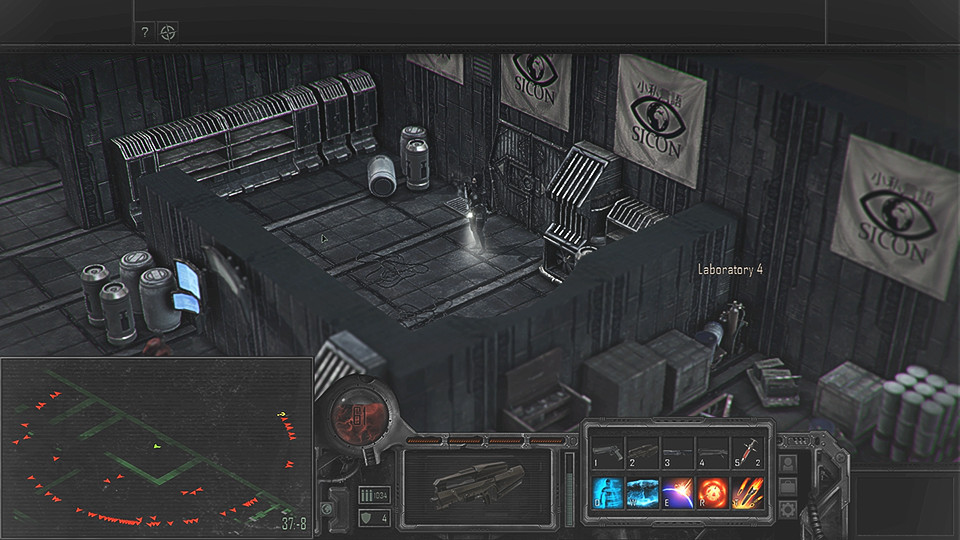Use the syringe in slot 5
This screenshot has width=960, height=540.
click(x=746, y=453)
